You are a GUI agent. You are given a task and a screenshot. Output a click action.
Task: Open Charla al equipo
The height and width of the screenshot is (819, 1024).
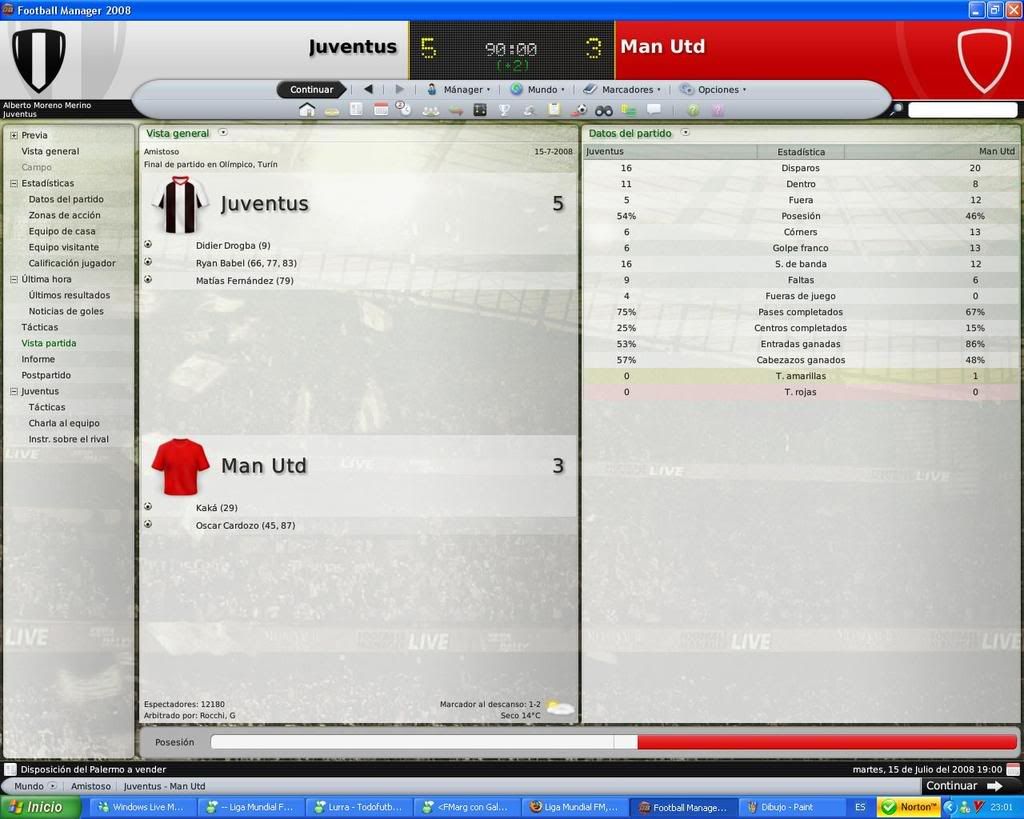pos(64,423)
